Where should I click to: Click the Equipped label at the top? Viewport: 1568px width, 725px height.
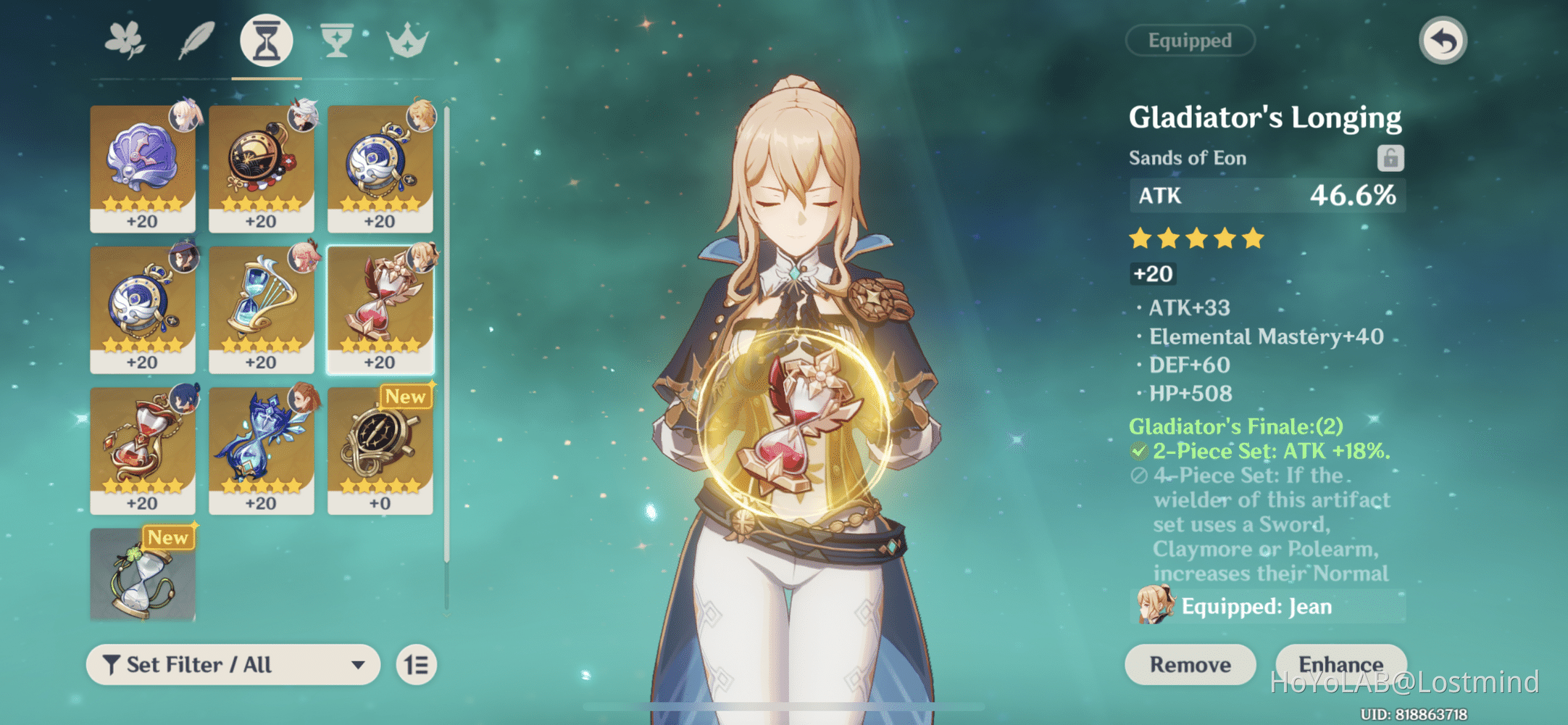1190,40
